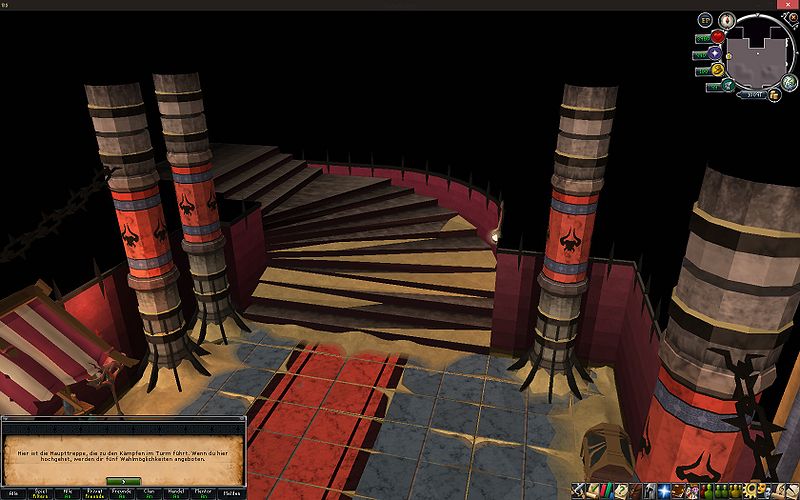Click the compass to reset the camera
This screenshot has width=800, height=500.
727,19
